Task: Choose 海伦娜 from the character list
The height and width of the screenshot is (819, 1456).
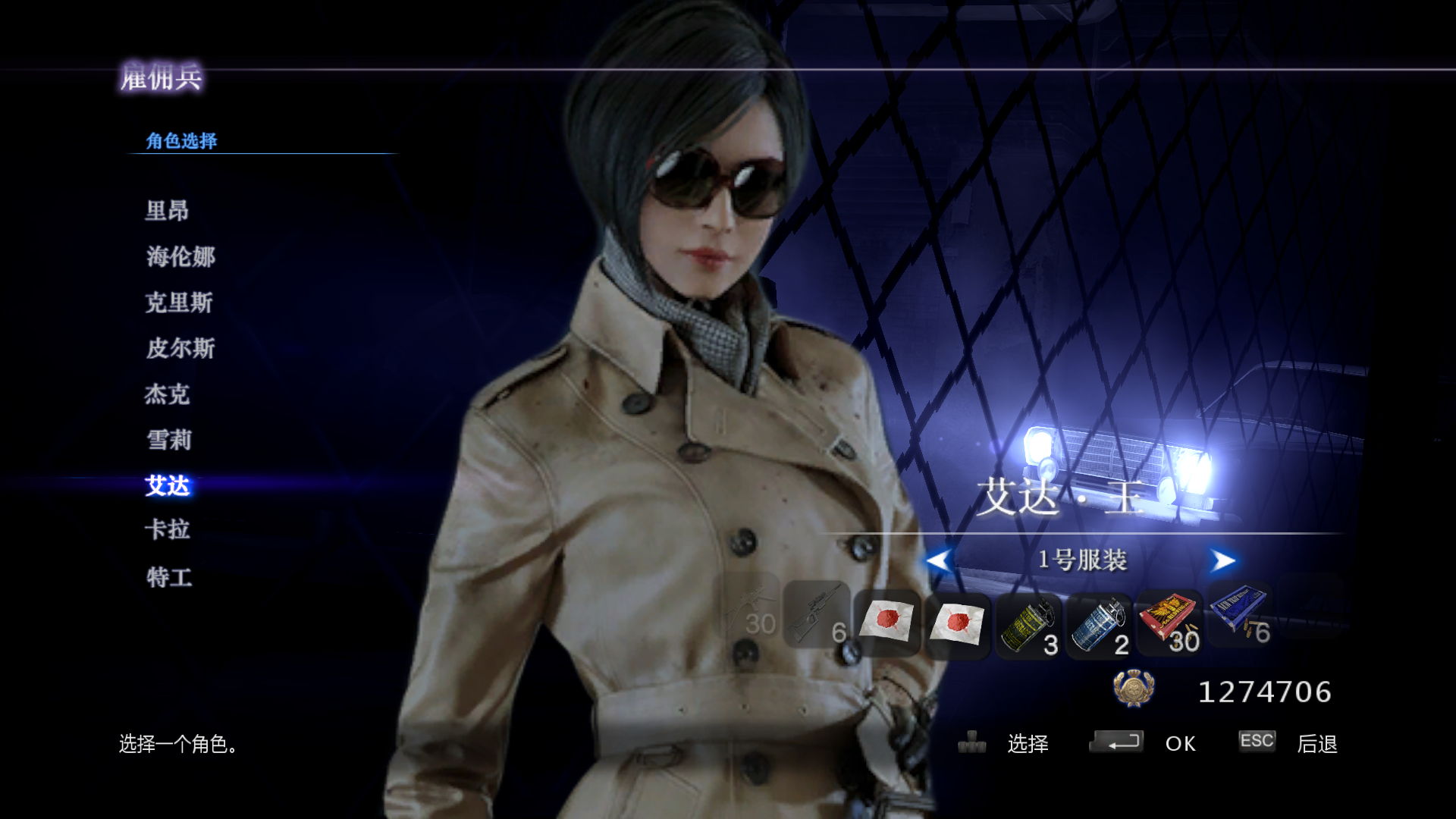Action: [180, 256]
